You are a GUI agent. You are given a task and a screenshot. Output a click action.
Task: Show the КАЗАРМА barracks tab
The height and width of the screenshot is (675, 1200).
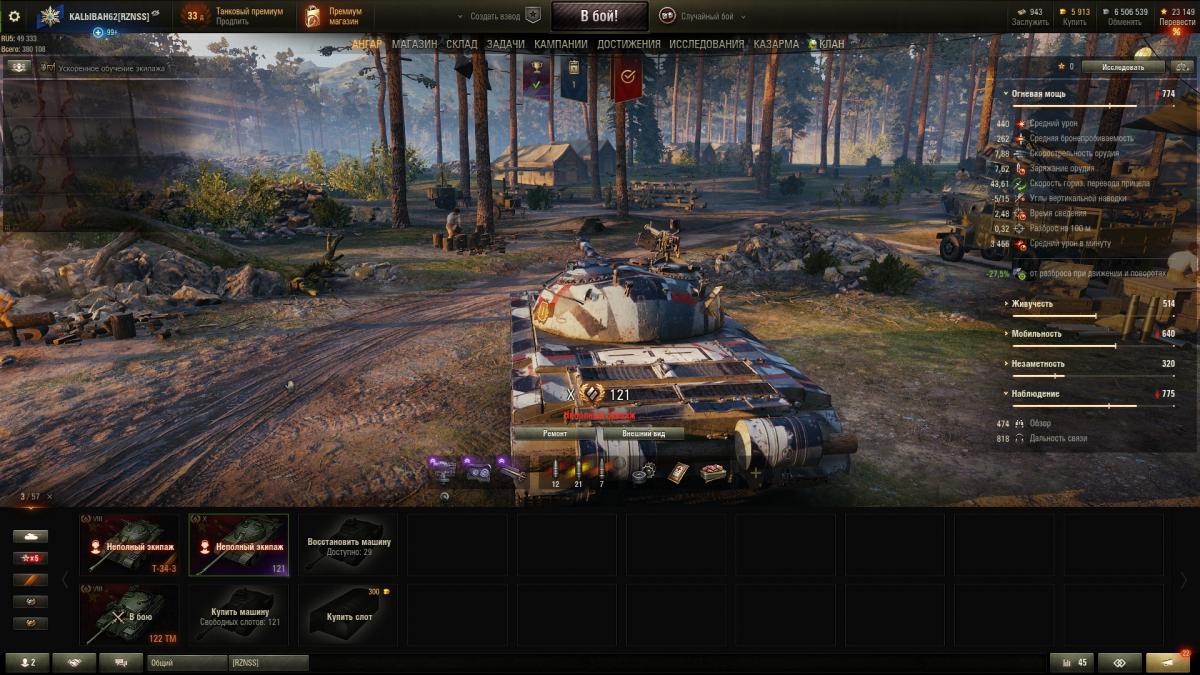776,44
